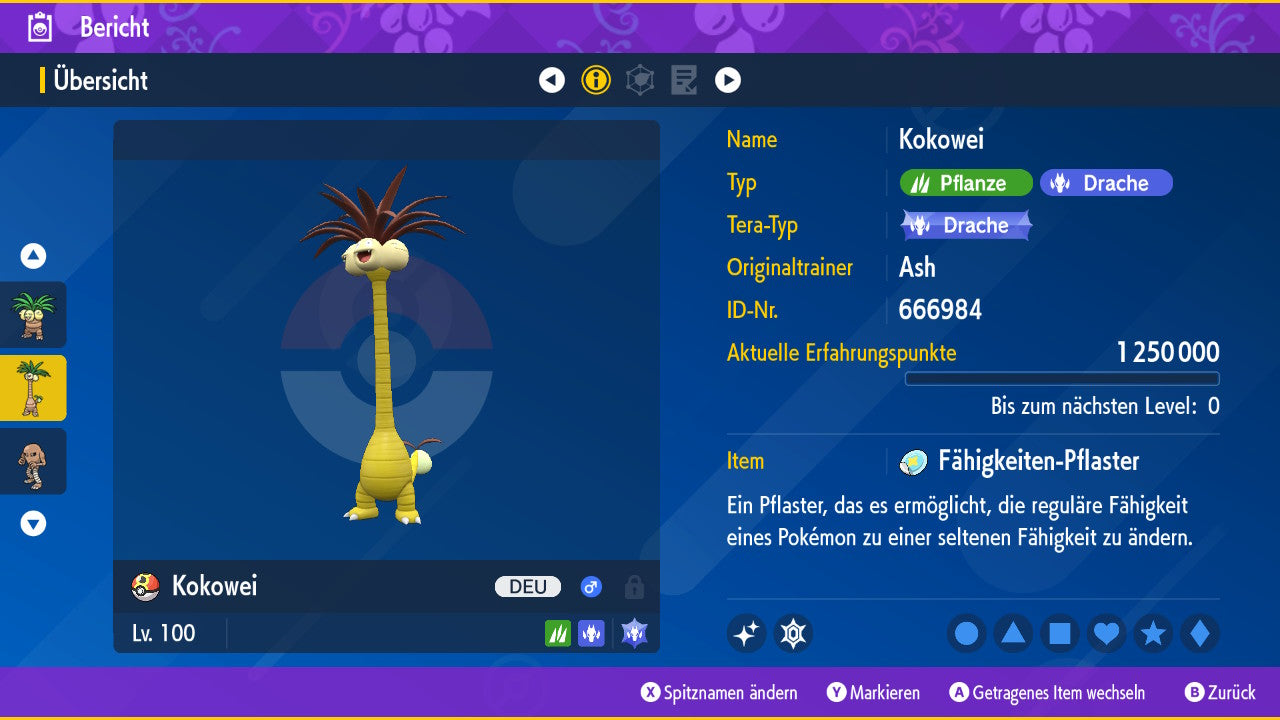Switch to the stats hexagon tab
Viewport: 1280px width, 720px height.
pyautogui.click(x=640, y=80)
